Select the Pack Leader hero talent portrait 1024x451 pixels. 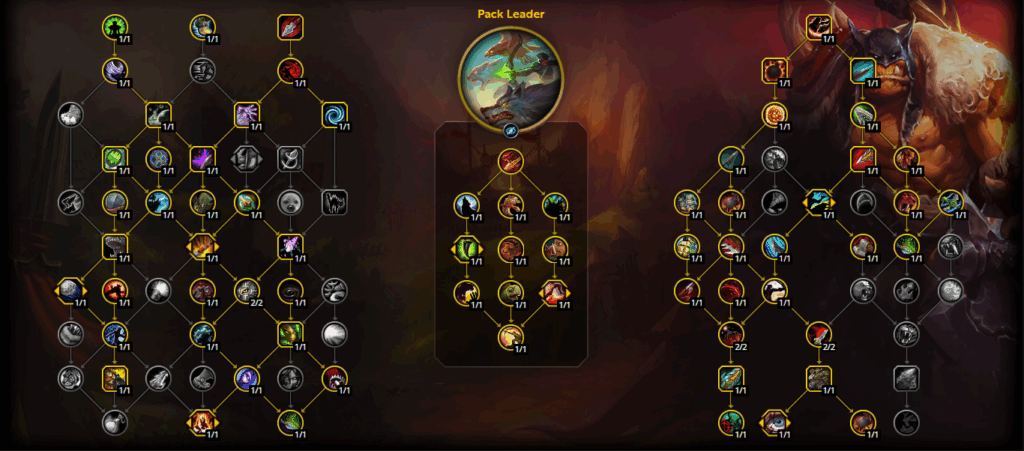click(x=510, y=75)
